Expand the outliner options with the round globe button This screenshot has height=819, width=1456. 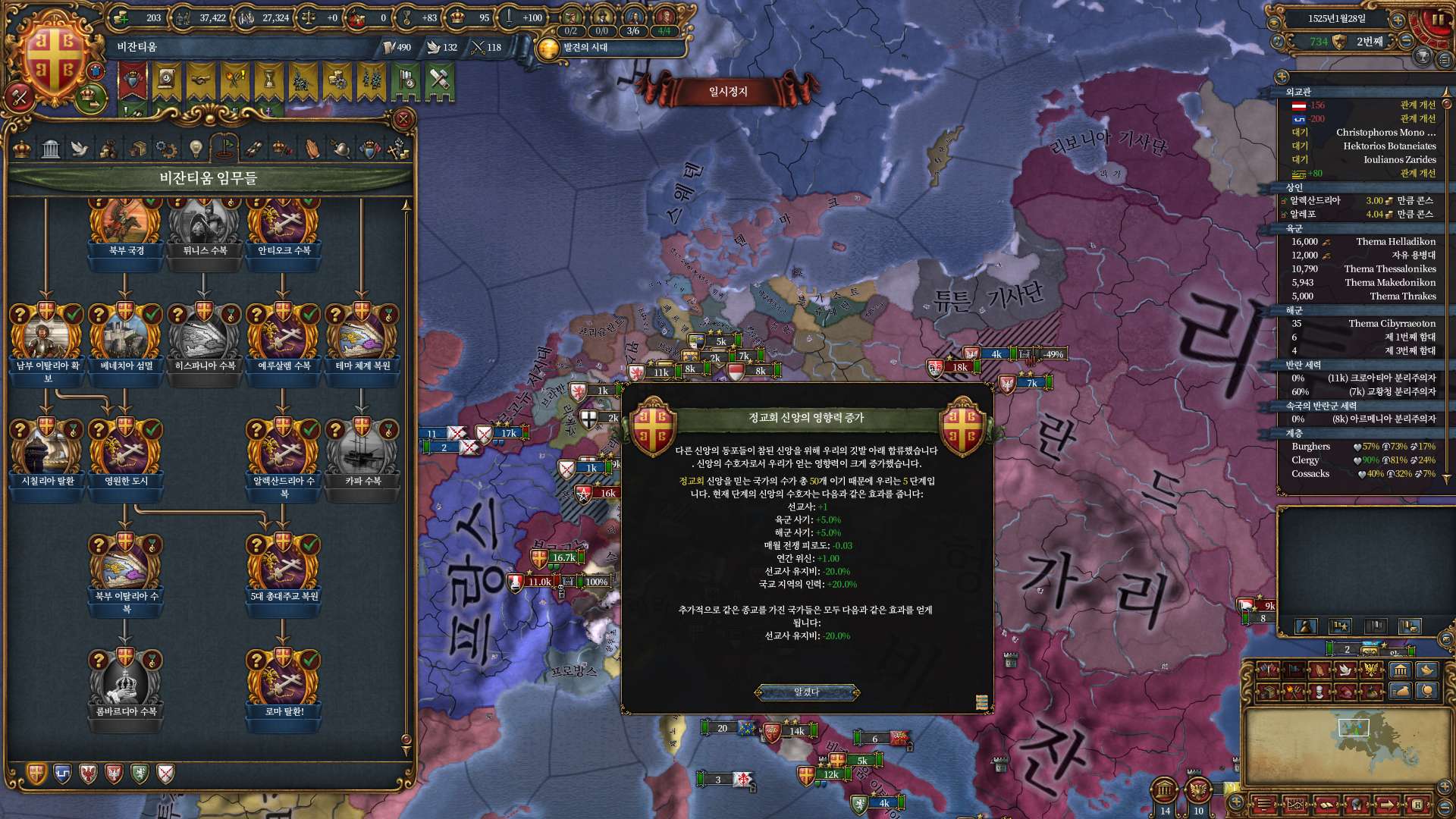[1282, 74]
